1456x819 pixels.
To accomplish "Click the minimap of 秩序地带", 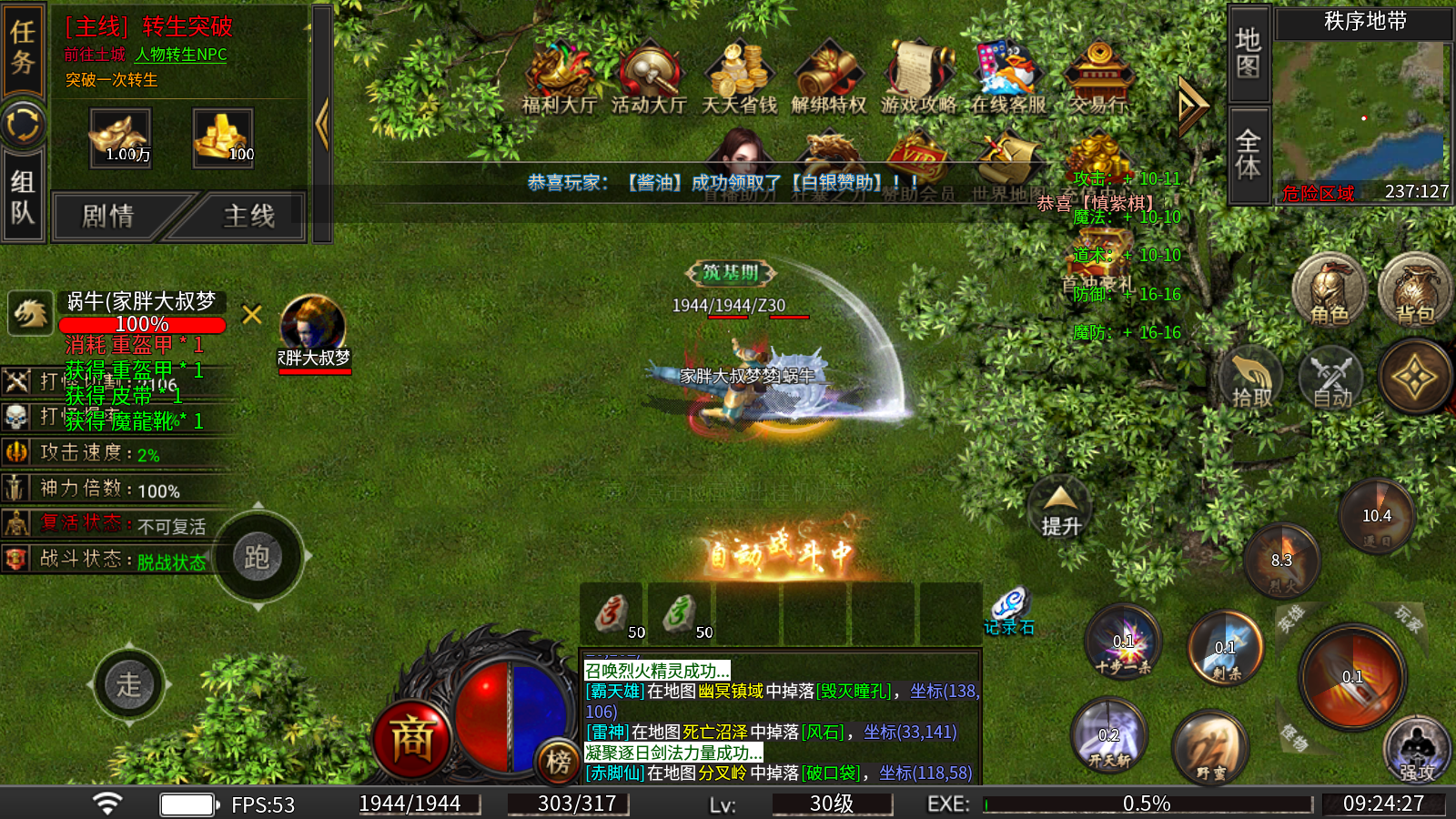I will [x=1362, y=109].
